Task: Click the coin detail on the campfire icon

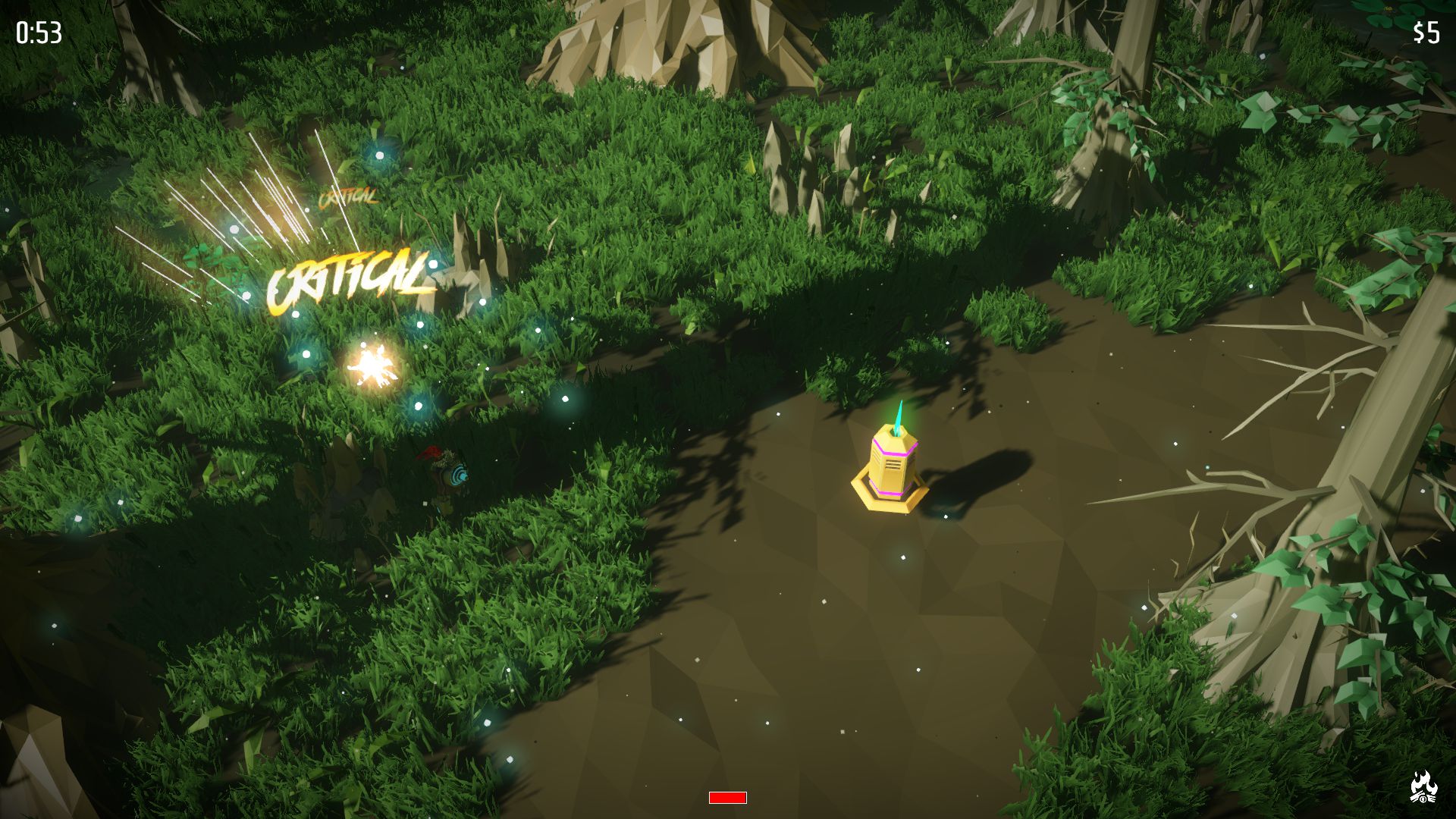Action: click(x=1423, y=799)
